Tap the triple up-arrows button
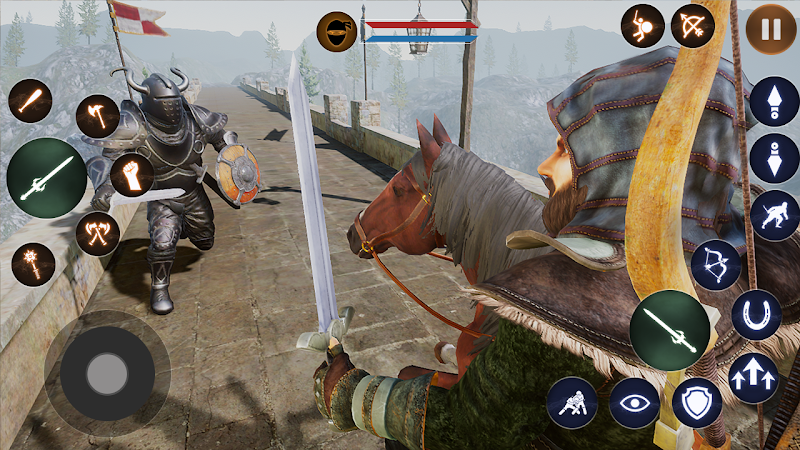The width and height of the screenshot is (800, 450). [755, 378]
